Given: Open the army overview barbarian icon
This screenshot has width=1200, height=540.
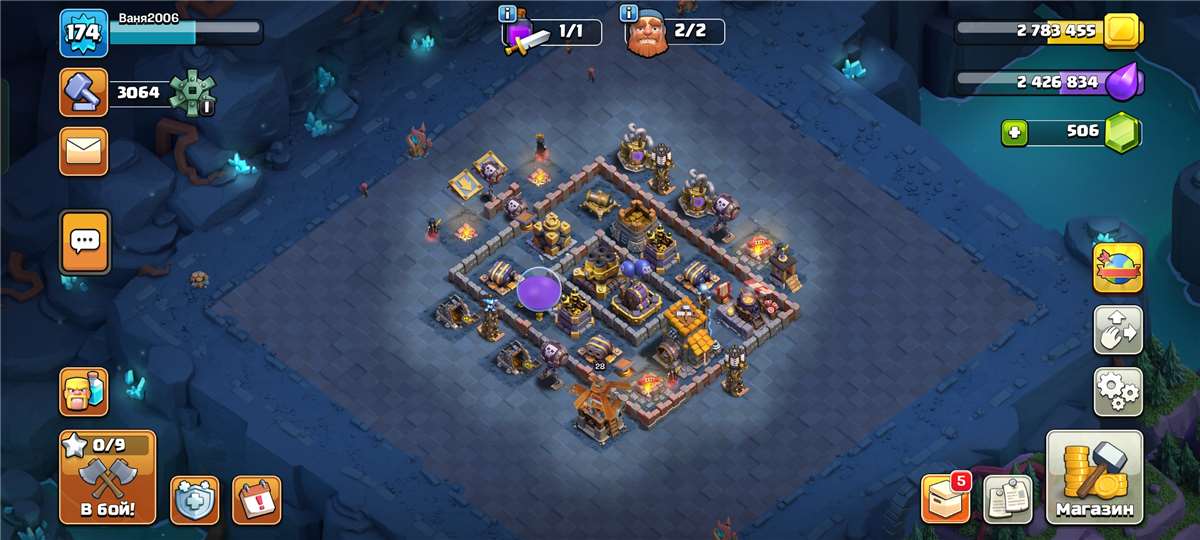Looking at the screenshot, I should [84, 392].
